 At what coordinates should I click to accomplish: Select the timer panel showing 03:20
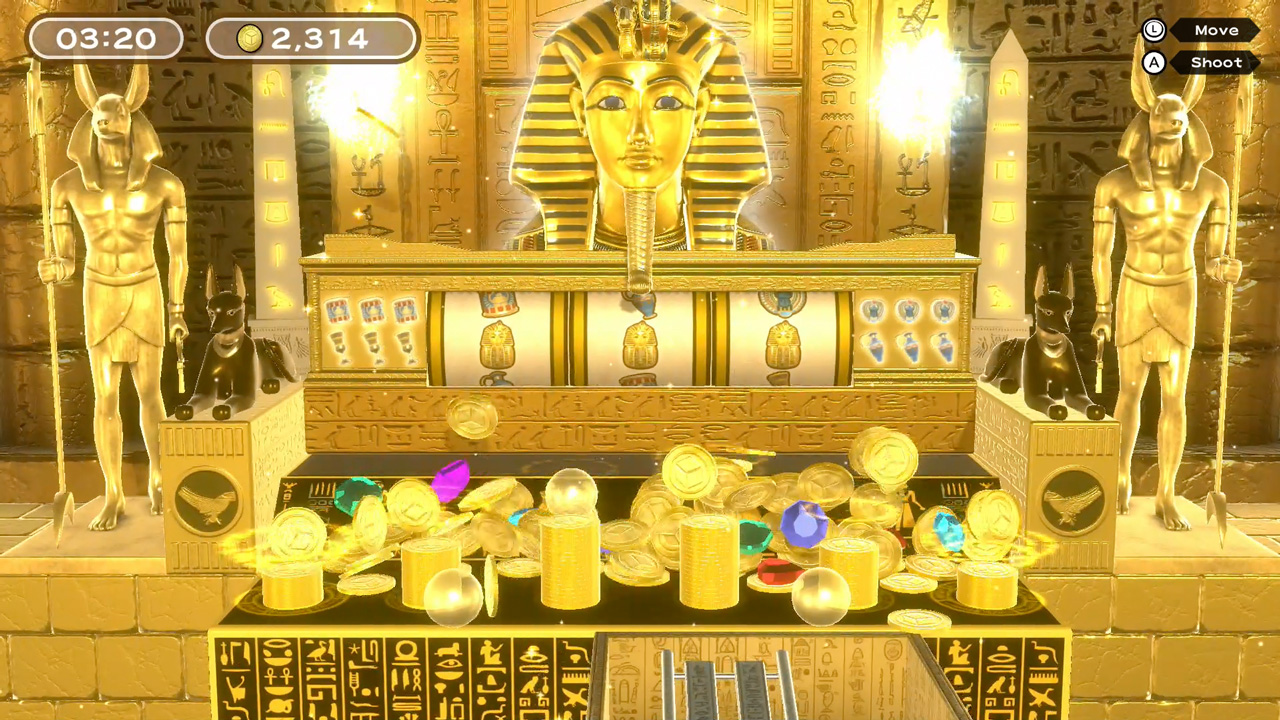[x=105, y=39]
